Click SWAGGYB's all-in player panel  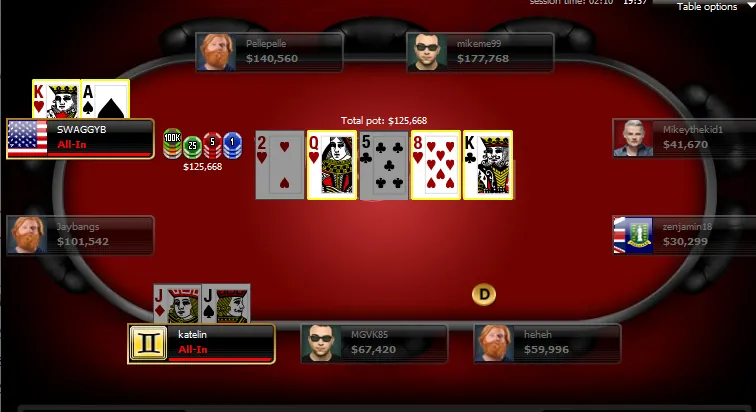tap(81, 139)
